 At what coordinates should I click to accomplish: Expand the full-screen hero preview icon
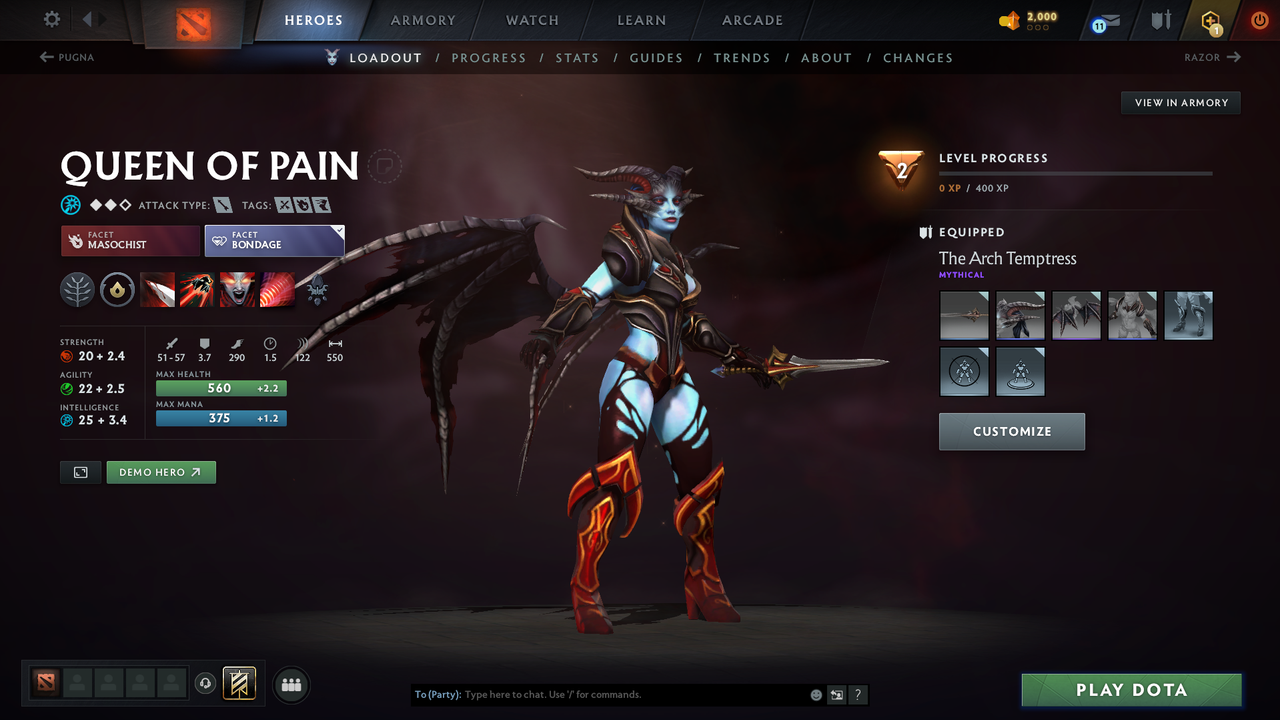pos(80,471)
